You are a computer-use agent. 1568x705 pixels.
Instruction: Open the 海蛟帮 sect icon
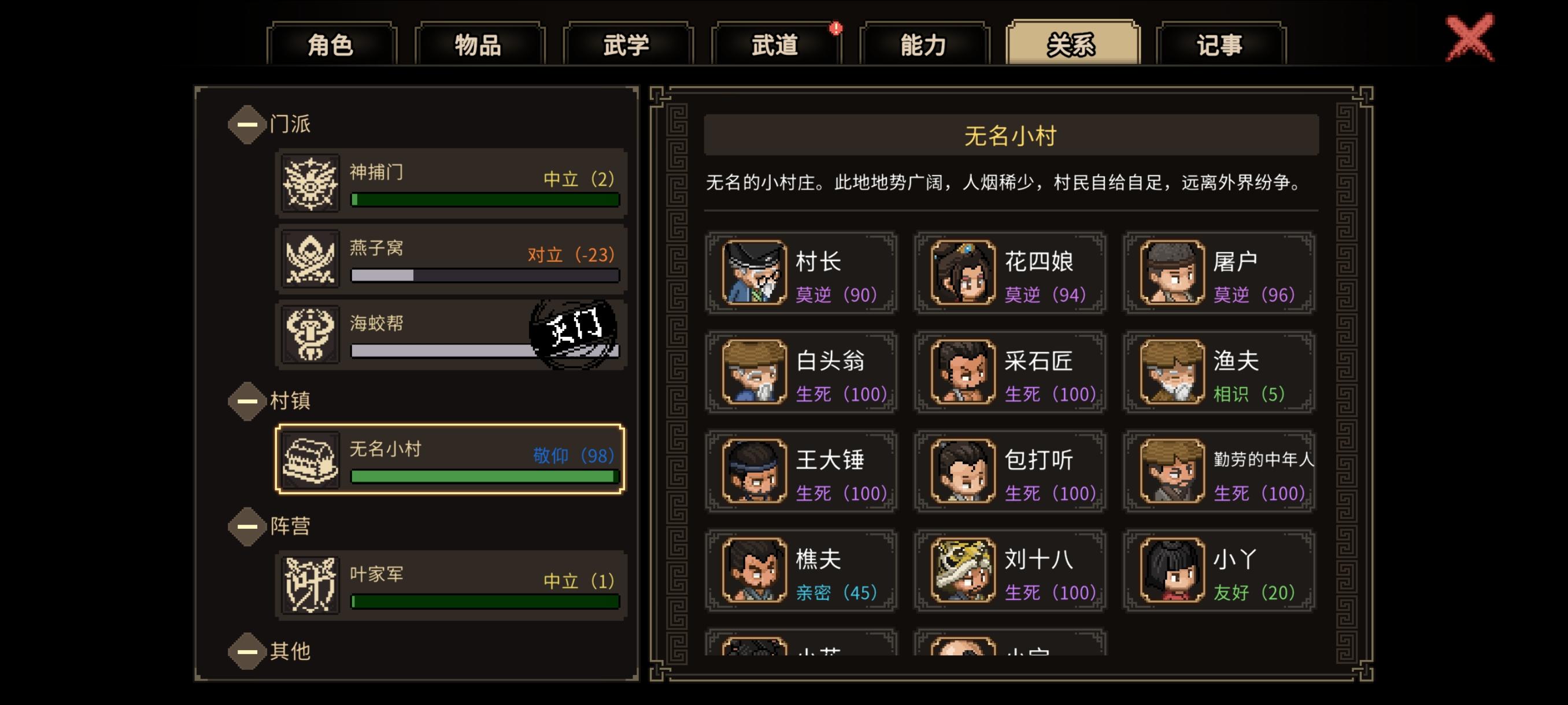309,334
